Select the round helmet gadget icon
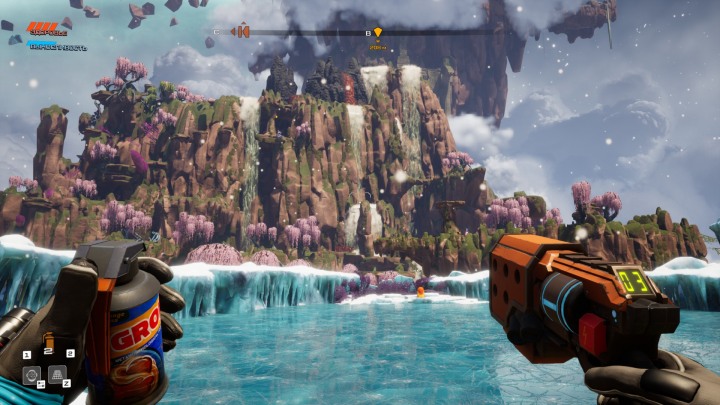 coord(31,375)
